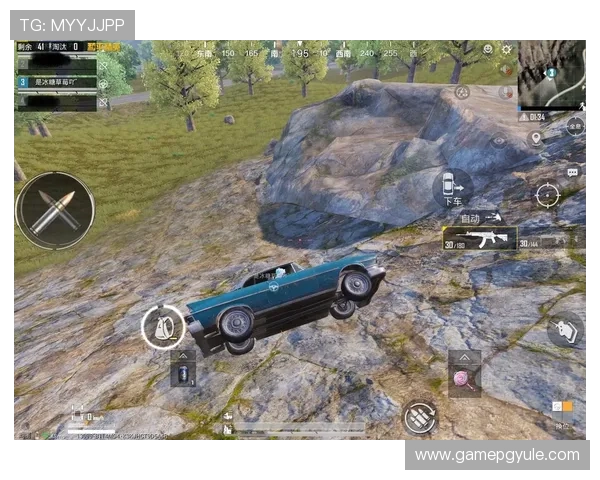Viewport: 600px width, 480px height.
Task: Toggle the 自动 fire mode
Action: pyautogui.click(x=478, y=217)
